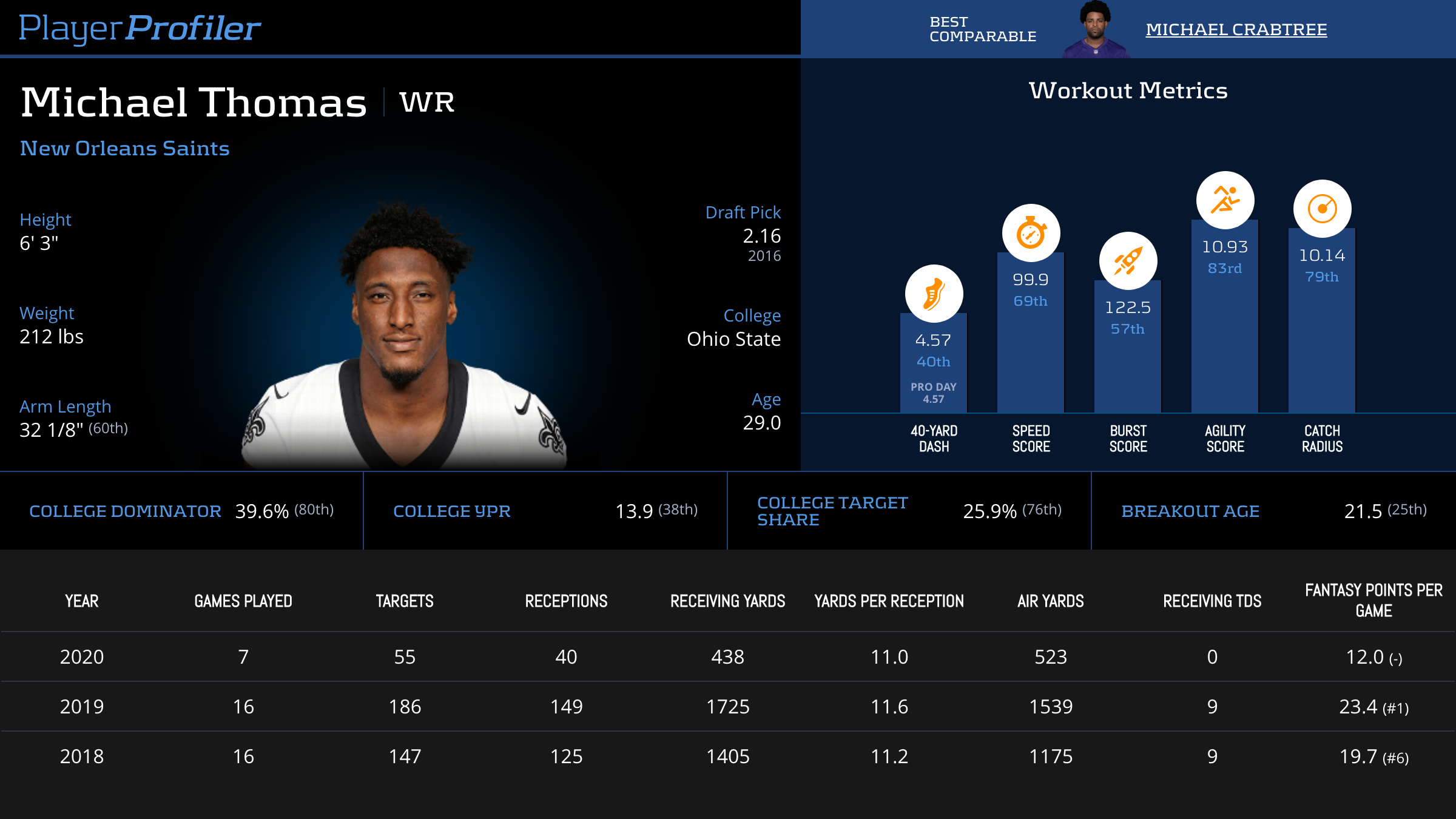Select the Speed Score stopwatch icon

(1031, 233)
